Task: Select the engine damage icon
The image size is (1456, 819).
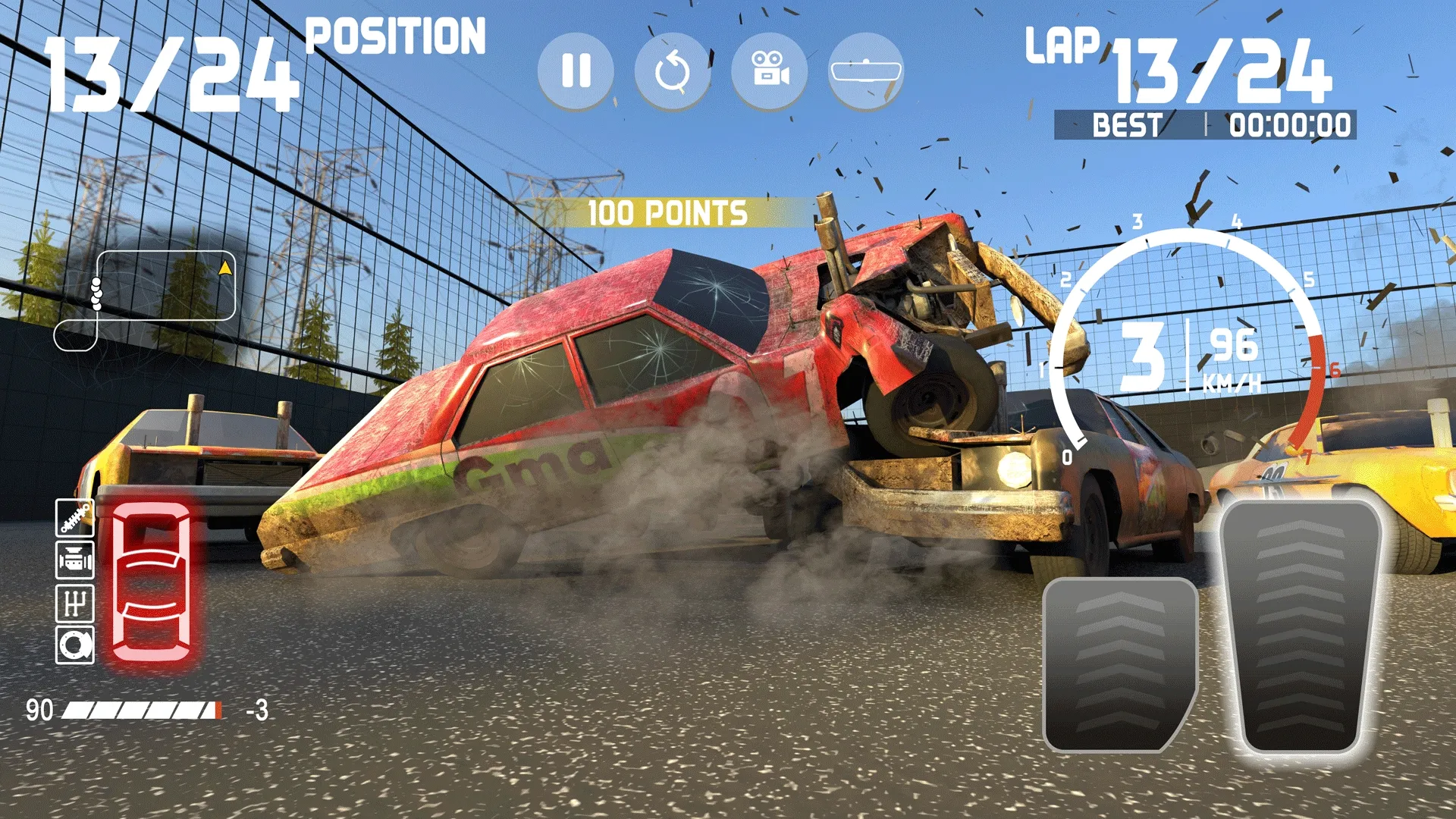Action: [75, 560]
